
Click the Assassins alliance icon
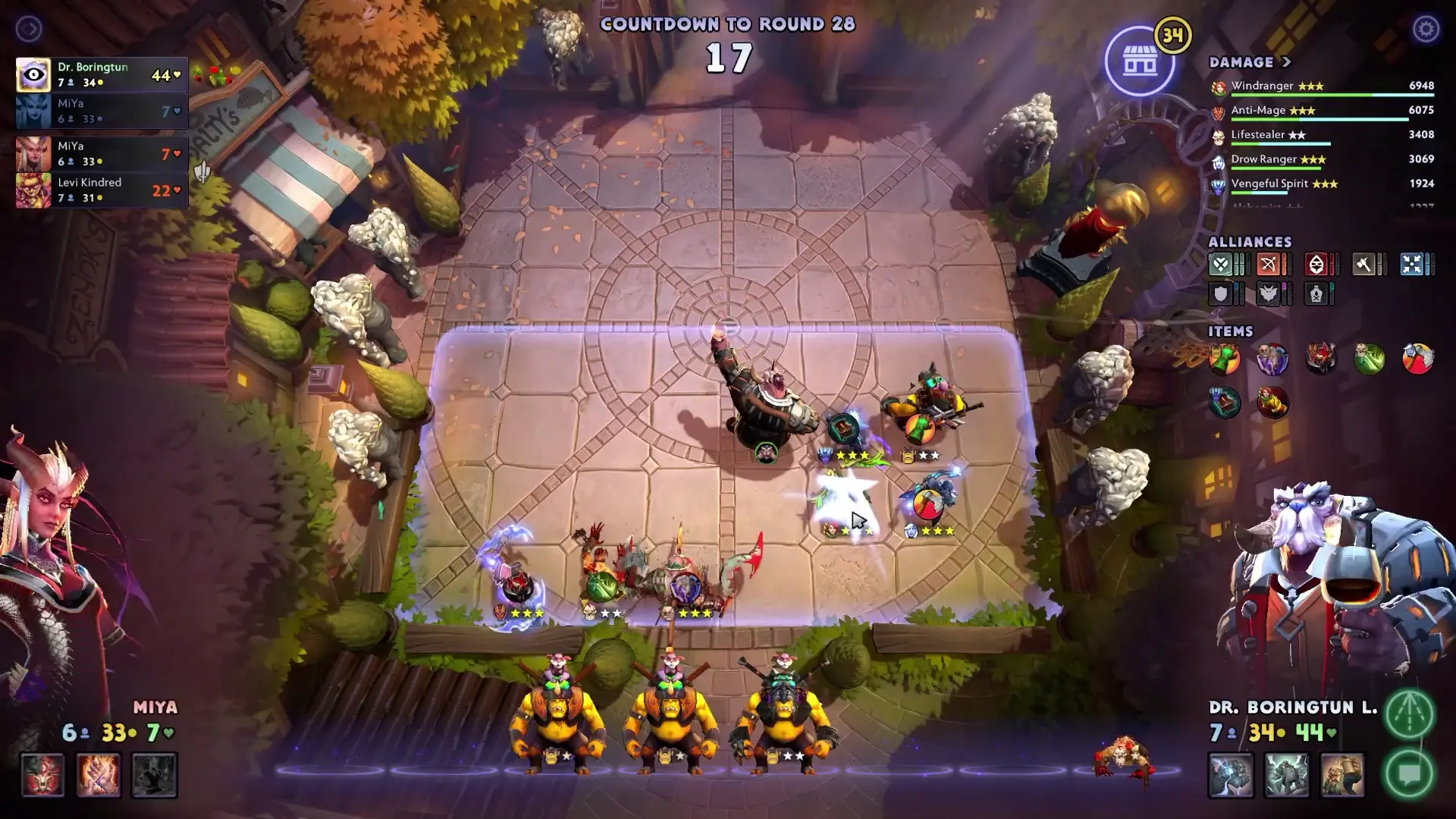tap(1317, 265)
